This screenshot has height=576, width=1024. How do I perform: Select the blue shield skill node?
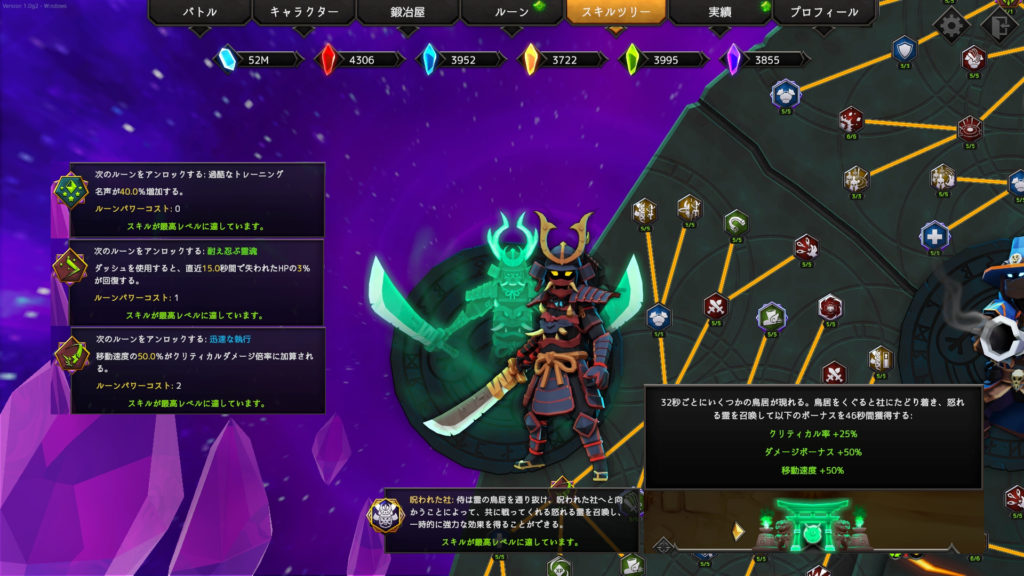tap(904, 48)
